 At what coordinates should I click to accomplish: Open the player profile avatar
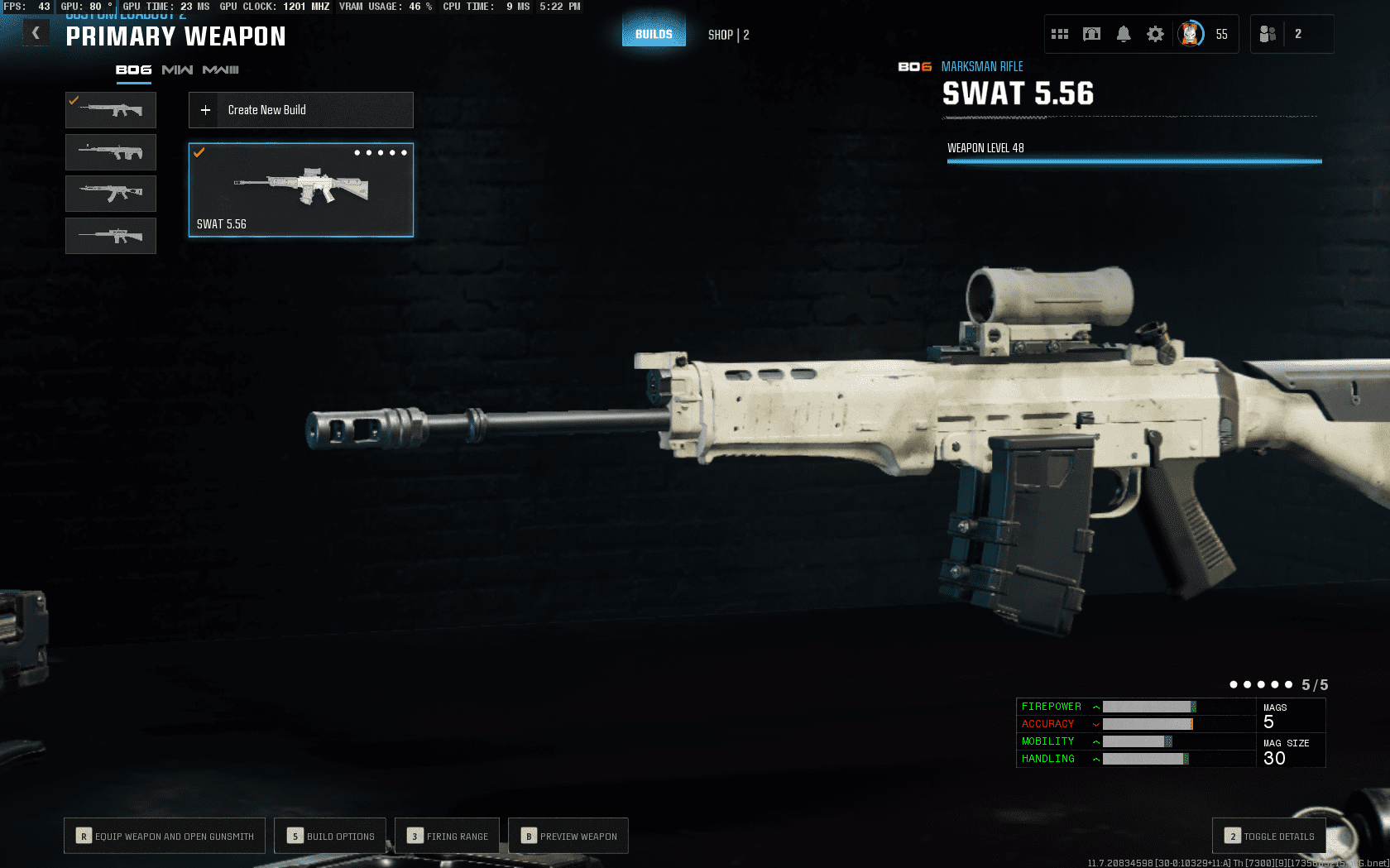pyautogui.click(x=1191, y=34)
